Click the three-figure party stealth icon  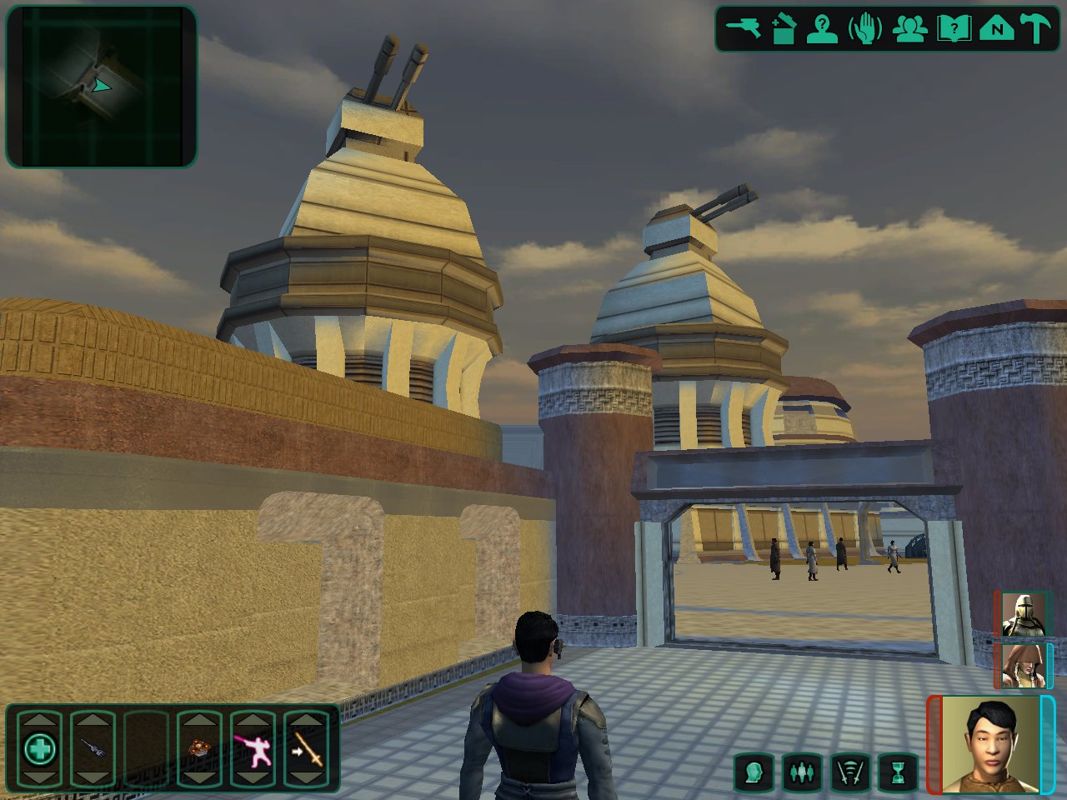point(802,772)
